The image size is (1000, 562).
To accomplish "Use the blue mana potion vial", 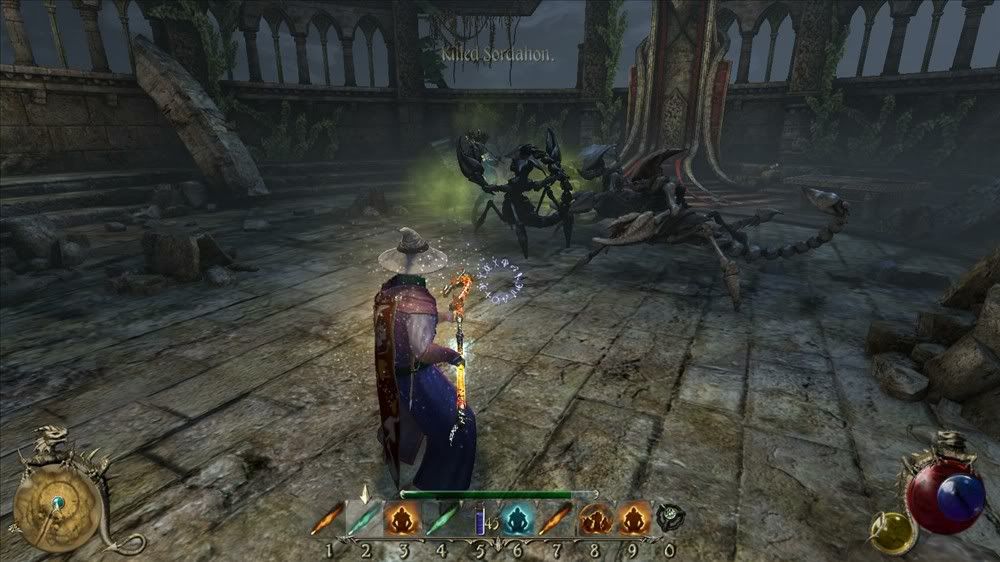I will click(x=478, y=520).
